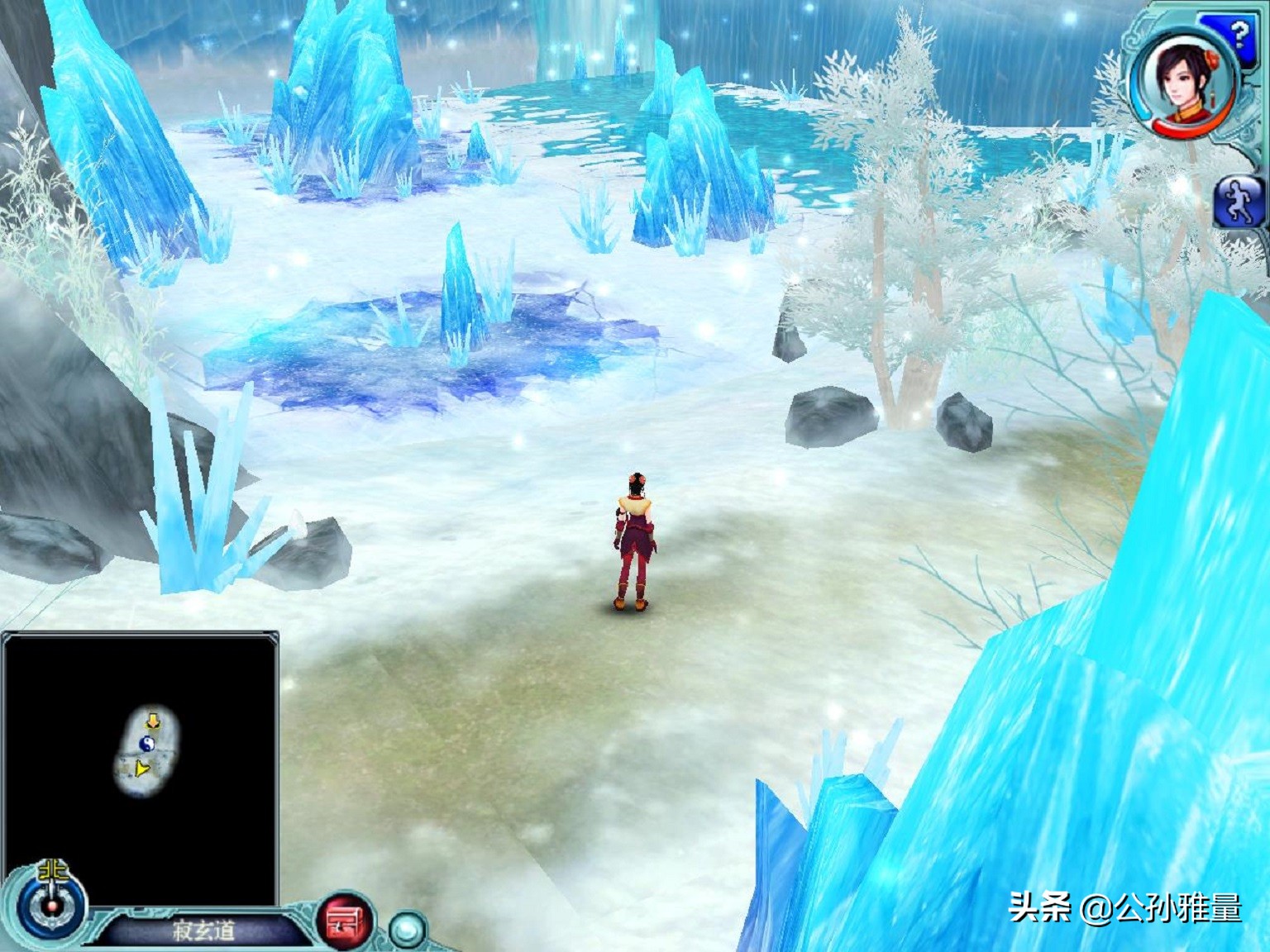The image size is (1270, 952).
Task: Click the heroine's character portrait
Action: (x=1183, y=81)
